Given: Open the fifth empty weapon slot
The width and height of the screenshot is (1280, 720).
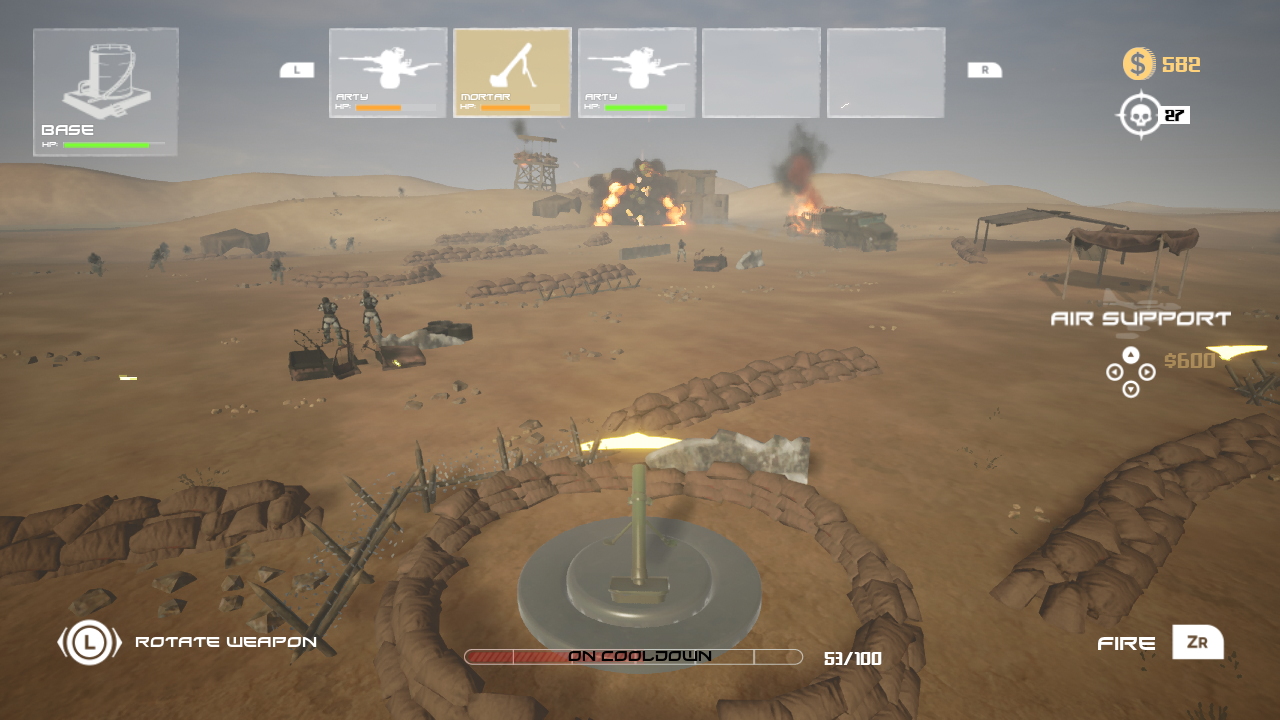Looking at the screenshot, I should [x=886, y=72].
